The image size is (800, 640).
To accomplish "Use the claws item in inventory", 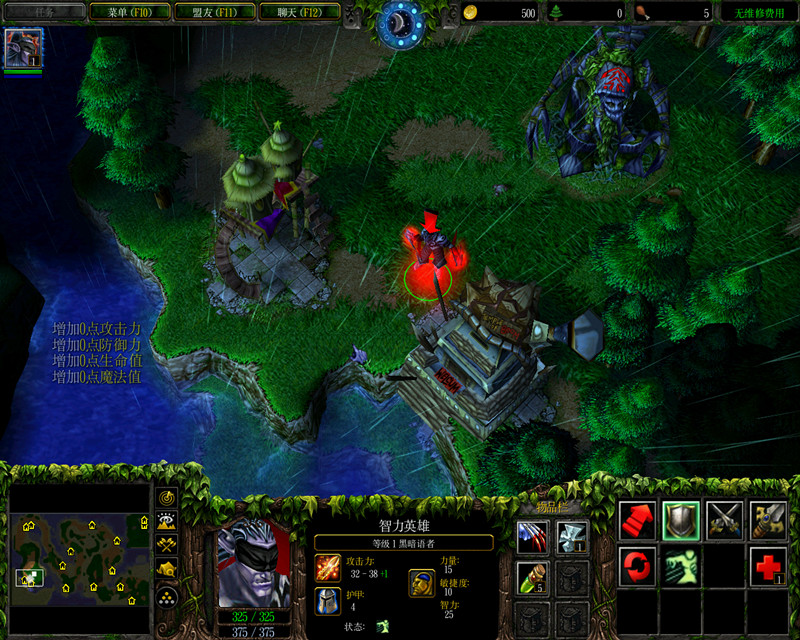I will point(533,538).
